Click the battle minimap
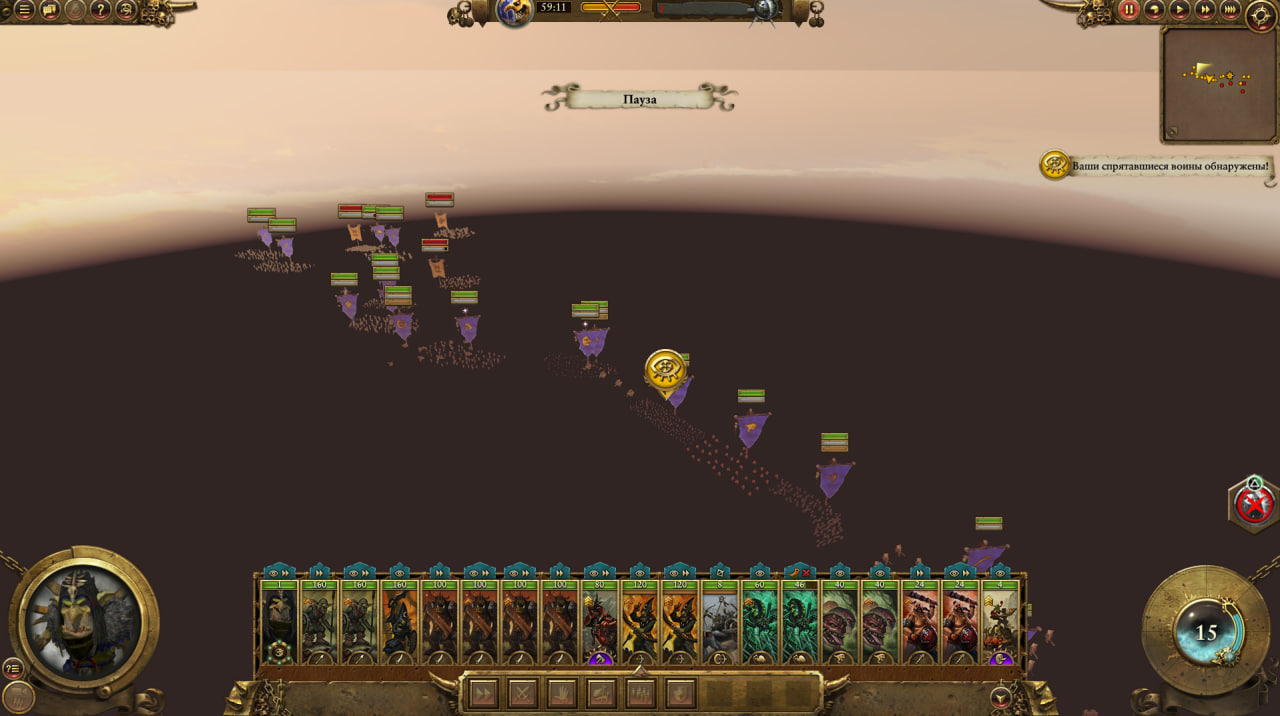 tap(1216, 84)
